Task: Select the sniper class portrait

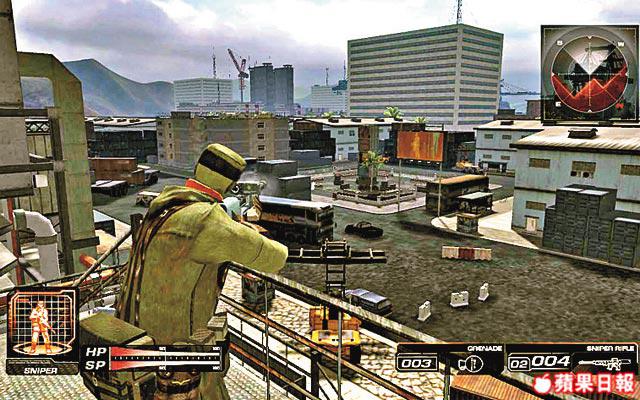Action: (40, 326)
